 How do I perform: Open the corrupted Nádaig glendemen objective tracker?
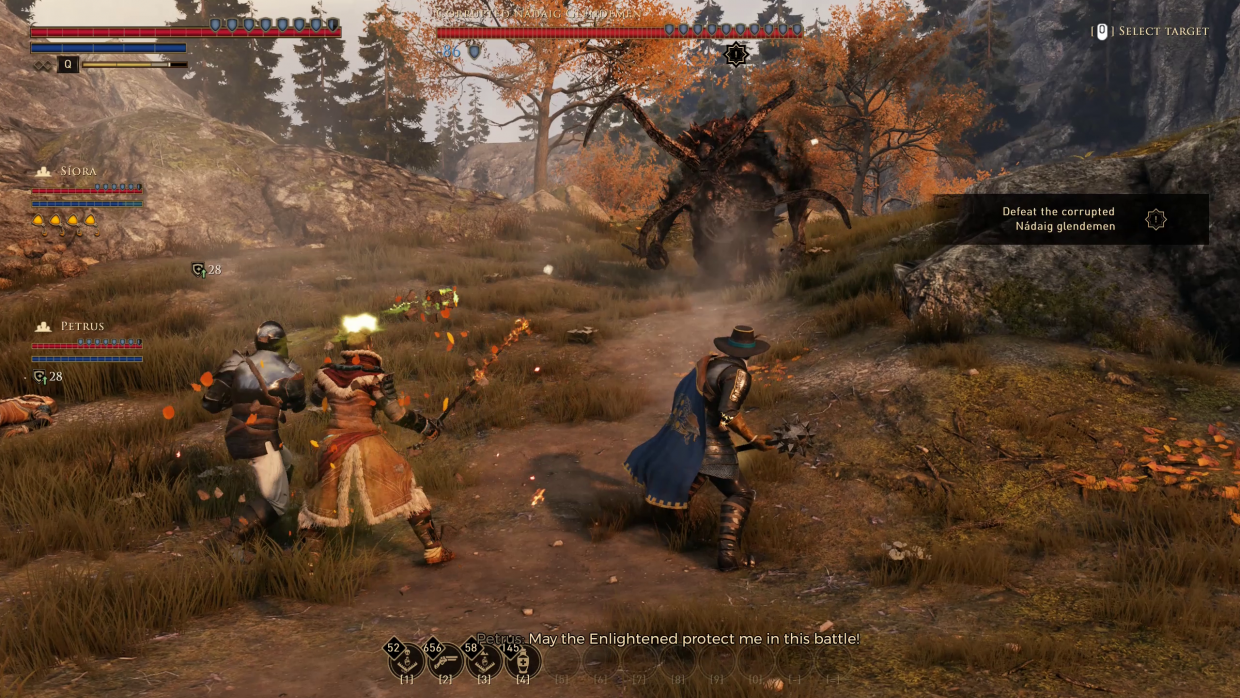point(1071,219)
